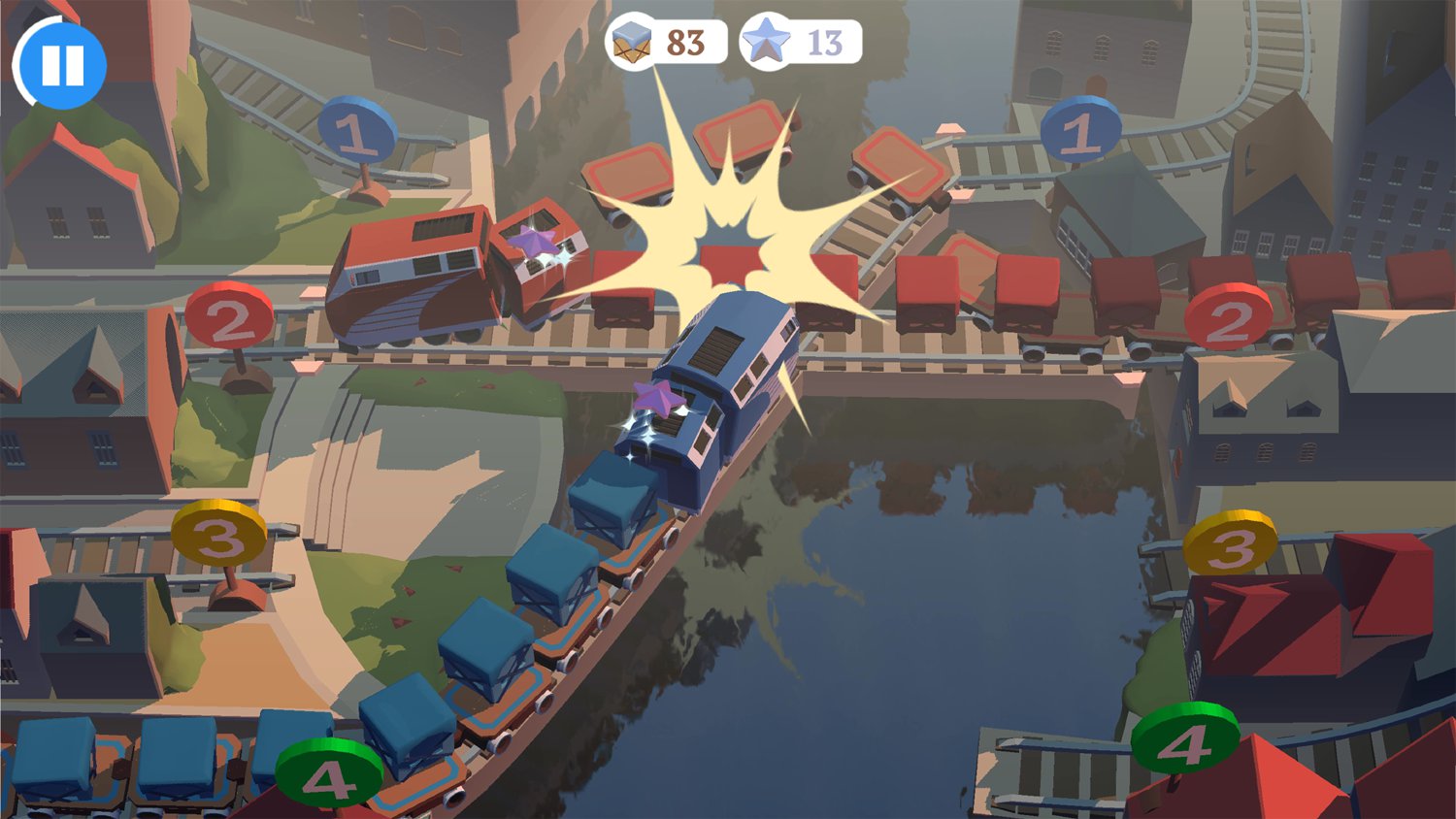
Task: Click the star count showing 13
Action: (820, 41)
